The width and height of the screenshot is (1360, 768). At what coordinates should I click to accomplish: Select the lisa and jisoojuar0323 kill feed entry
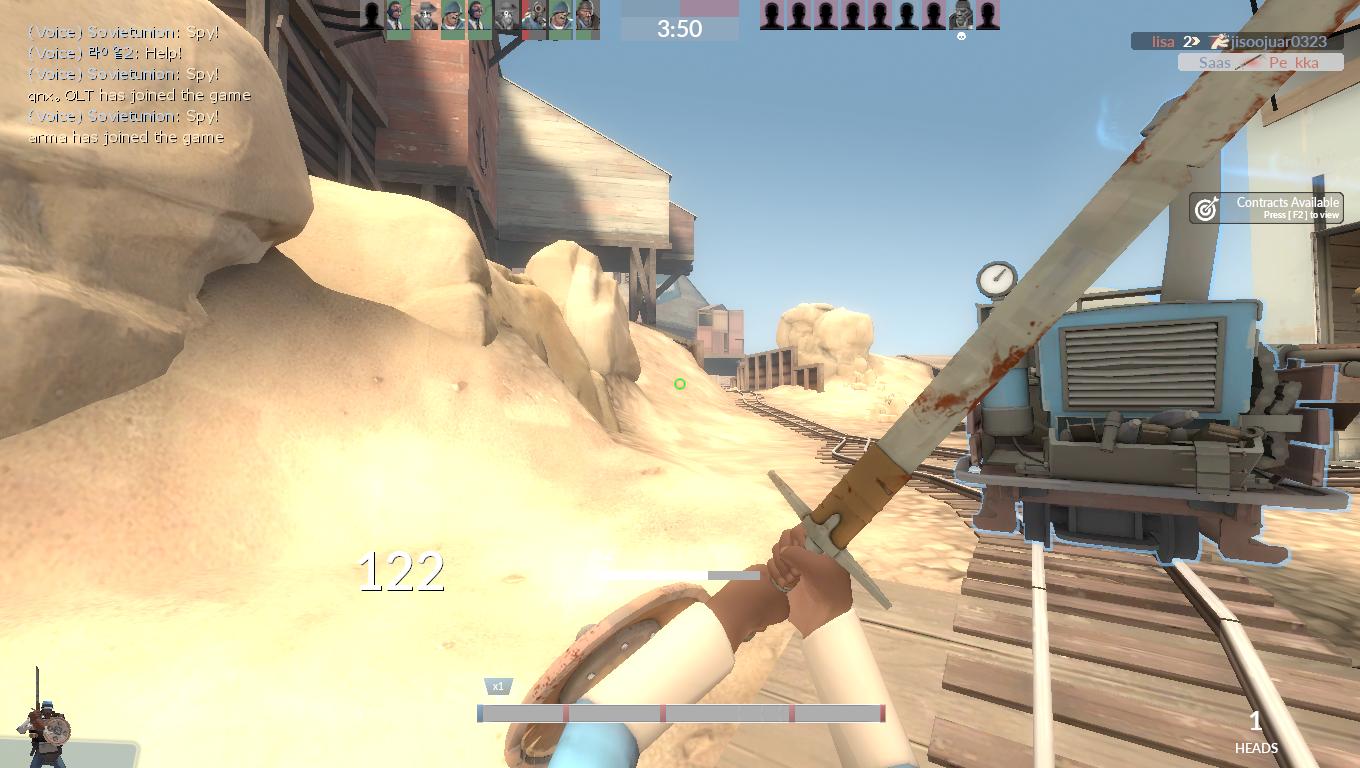coord(1237,41)
